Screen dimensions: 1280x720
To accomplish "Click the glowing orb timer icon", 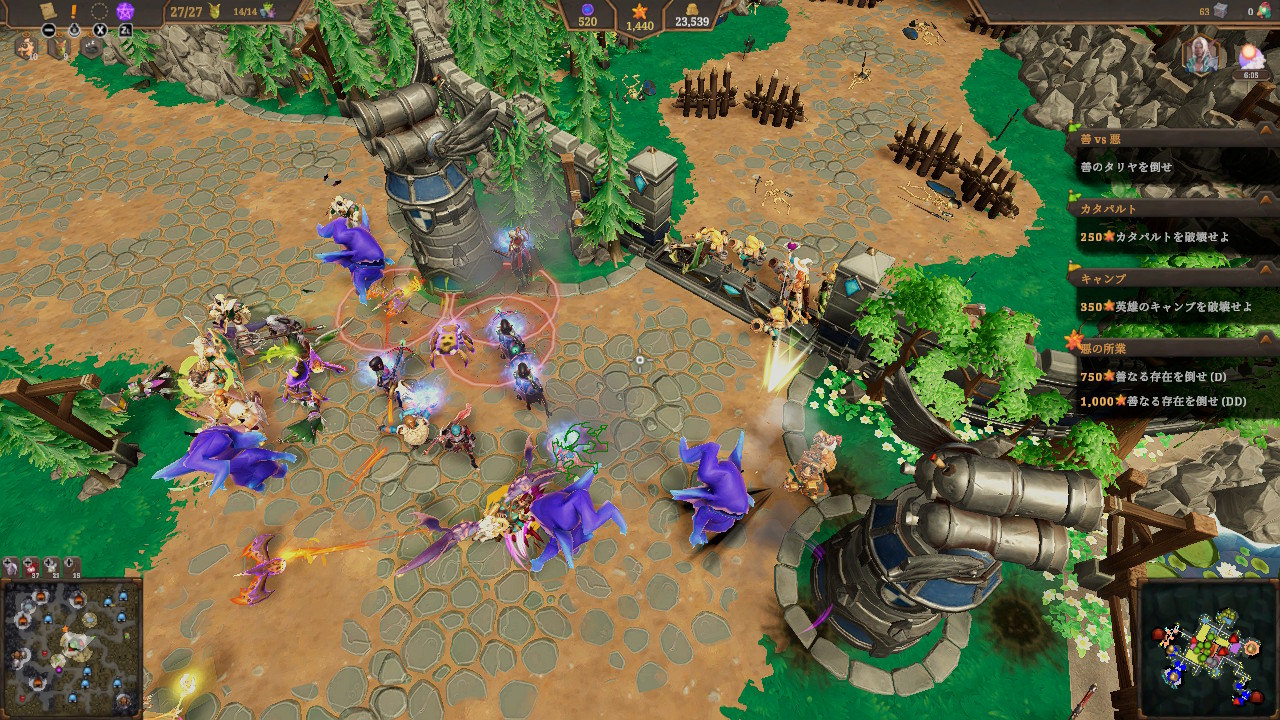I will point(1250,58).
